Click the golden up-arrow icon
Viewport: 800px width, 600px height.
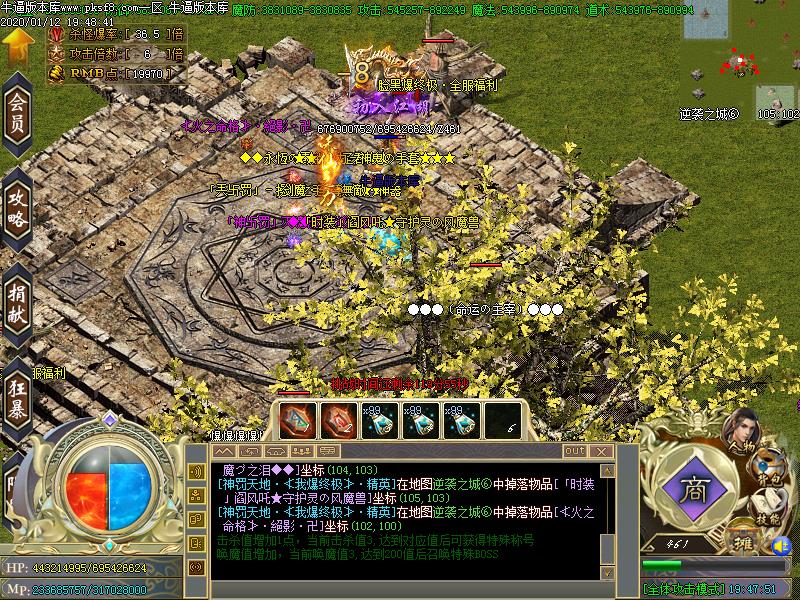pos(17,46)
